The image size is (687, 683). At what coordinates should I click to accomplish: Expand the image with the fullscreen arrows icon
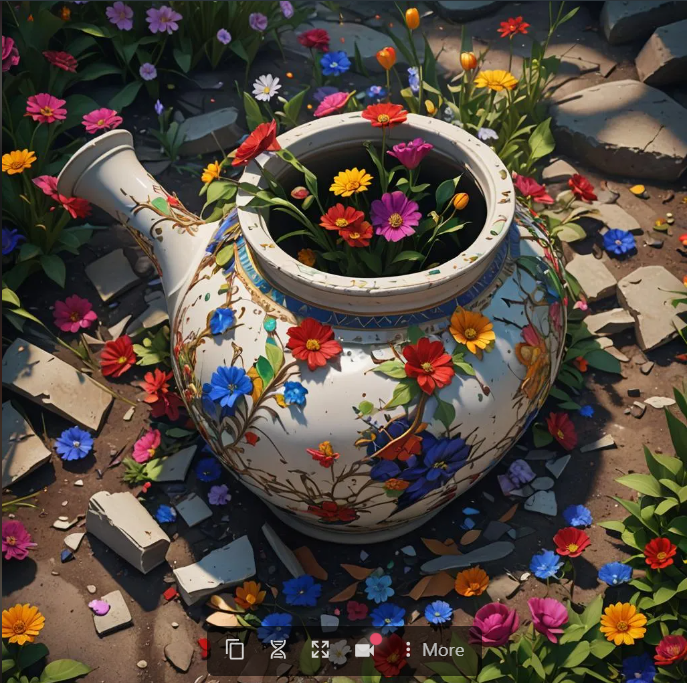pos(320,649)
